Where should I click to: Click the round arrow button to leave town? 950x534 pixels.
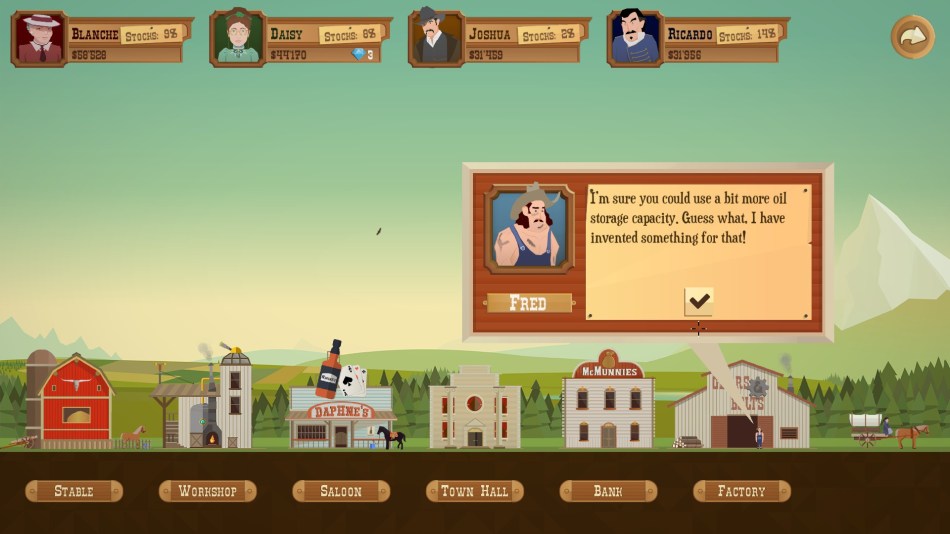(x=912, y=37)
